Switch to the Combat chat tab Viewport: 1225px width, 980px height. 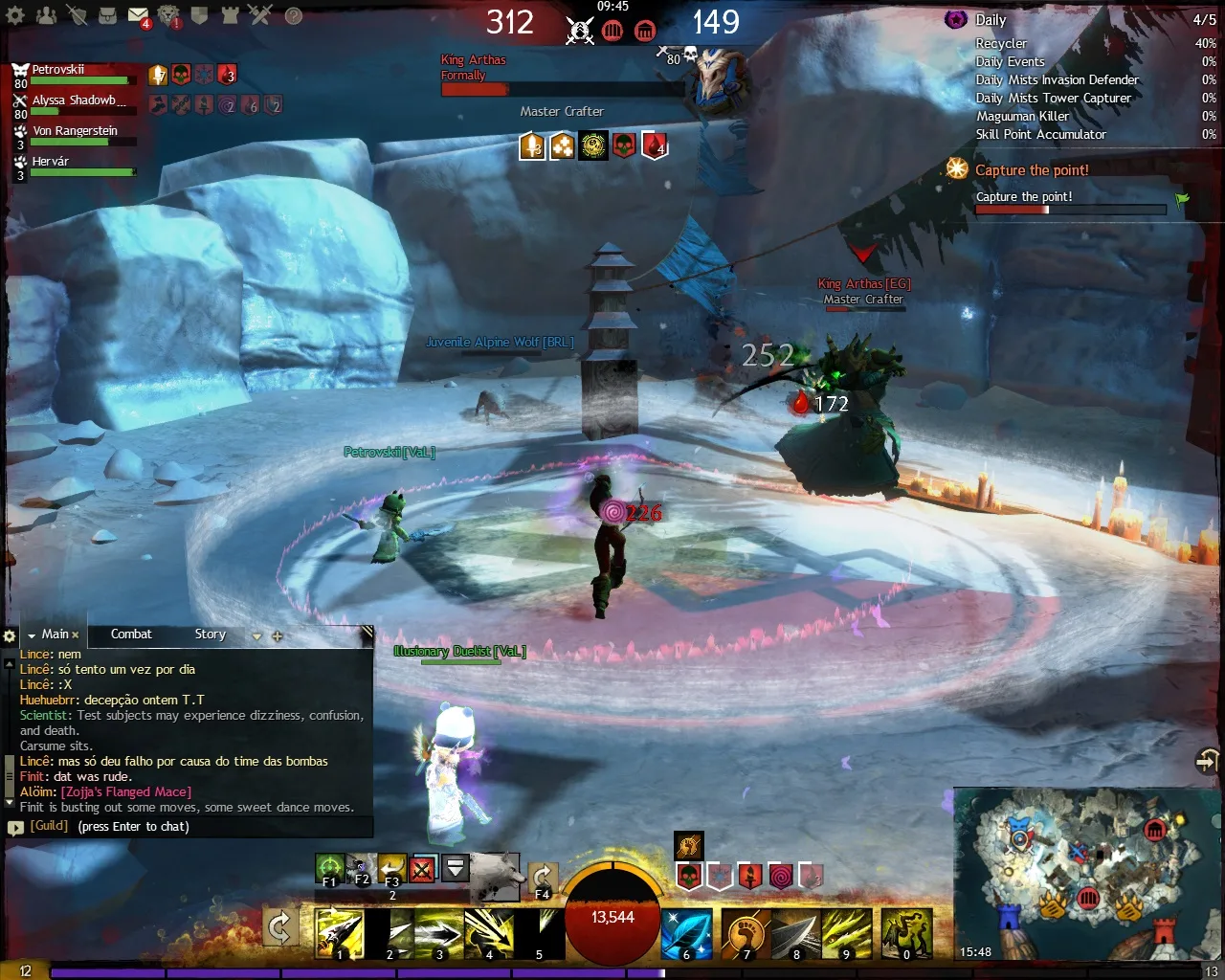(131, 634)
